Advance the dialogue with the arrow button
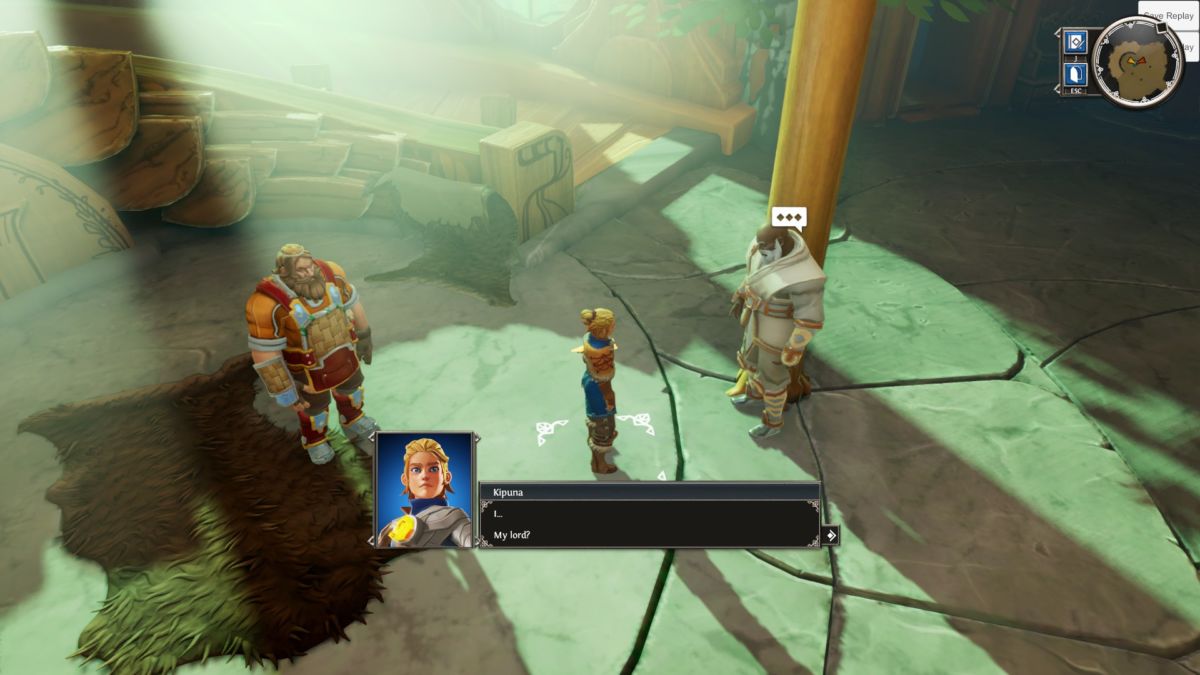Viewport: 1200px width, 675px height. click(x=830, y=535)
